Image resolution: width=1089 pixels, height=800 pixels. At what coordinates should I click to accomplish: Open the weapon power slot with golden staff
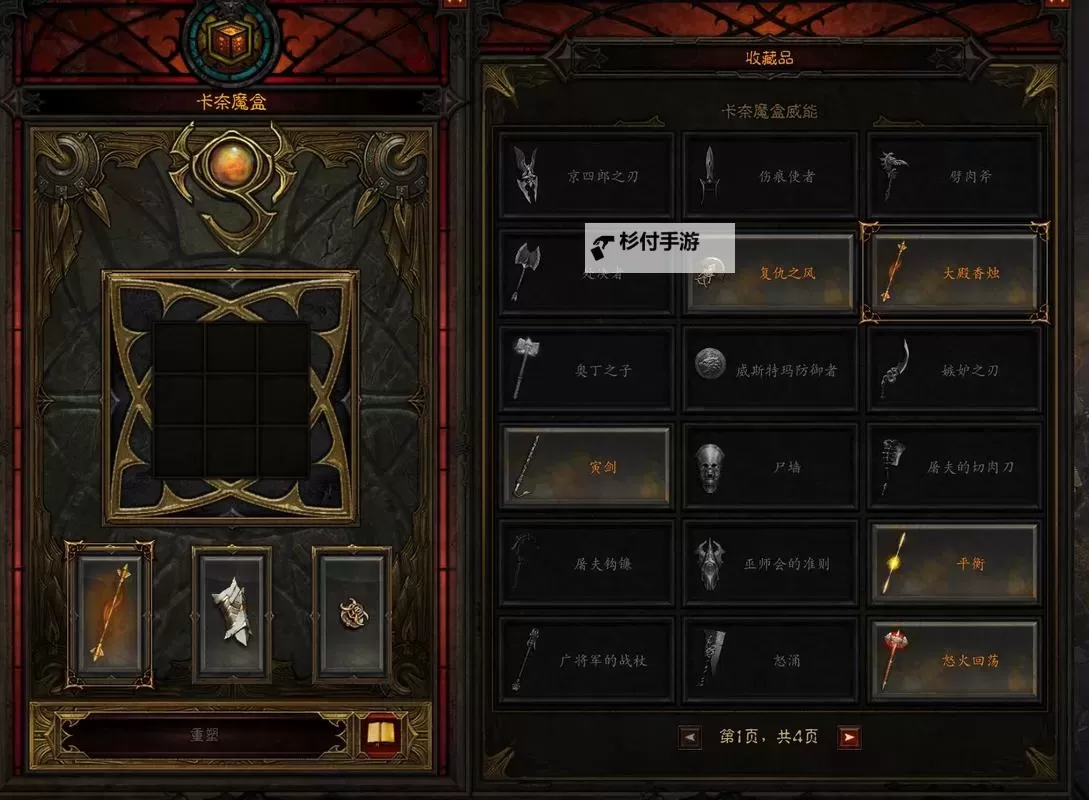[x=110, y=614]
